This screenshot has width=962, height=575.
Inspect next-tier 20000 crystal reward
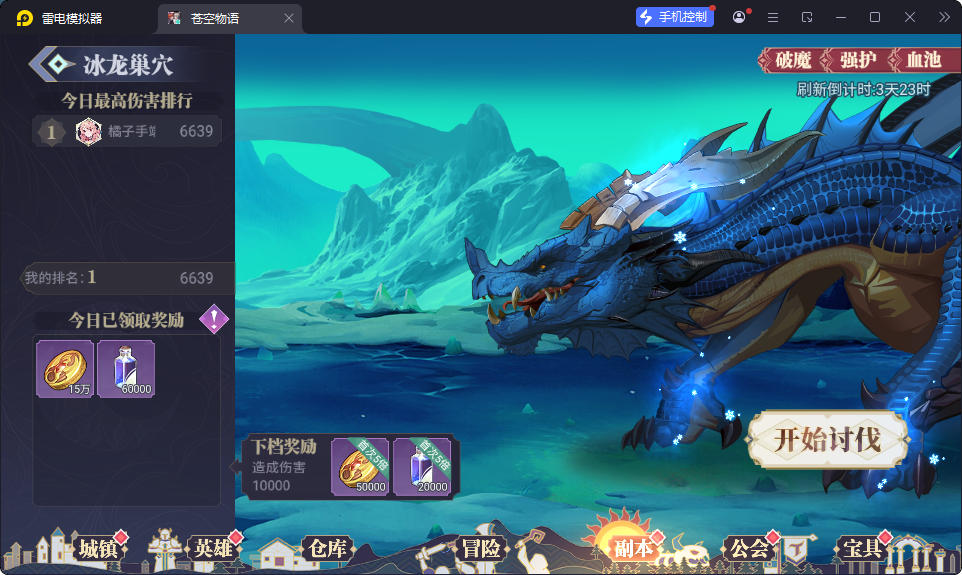click(x=422, y=466)
